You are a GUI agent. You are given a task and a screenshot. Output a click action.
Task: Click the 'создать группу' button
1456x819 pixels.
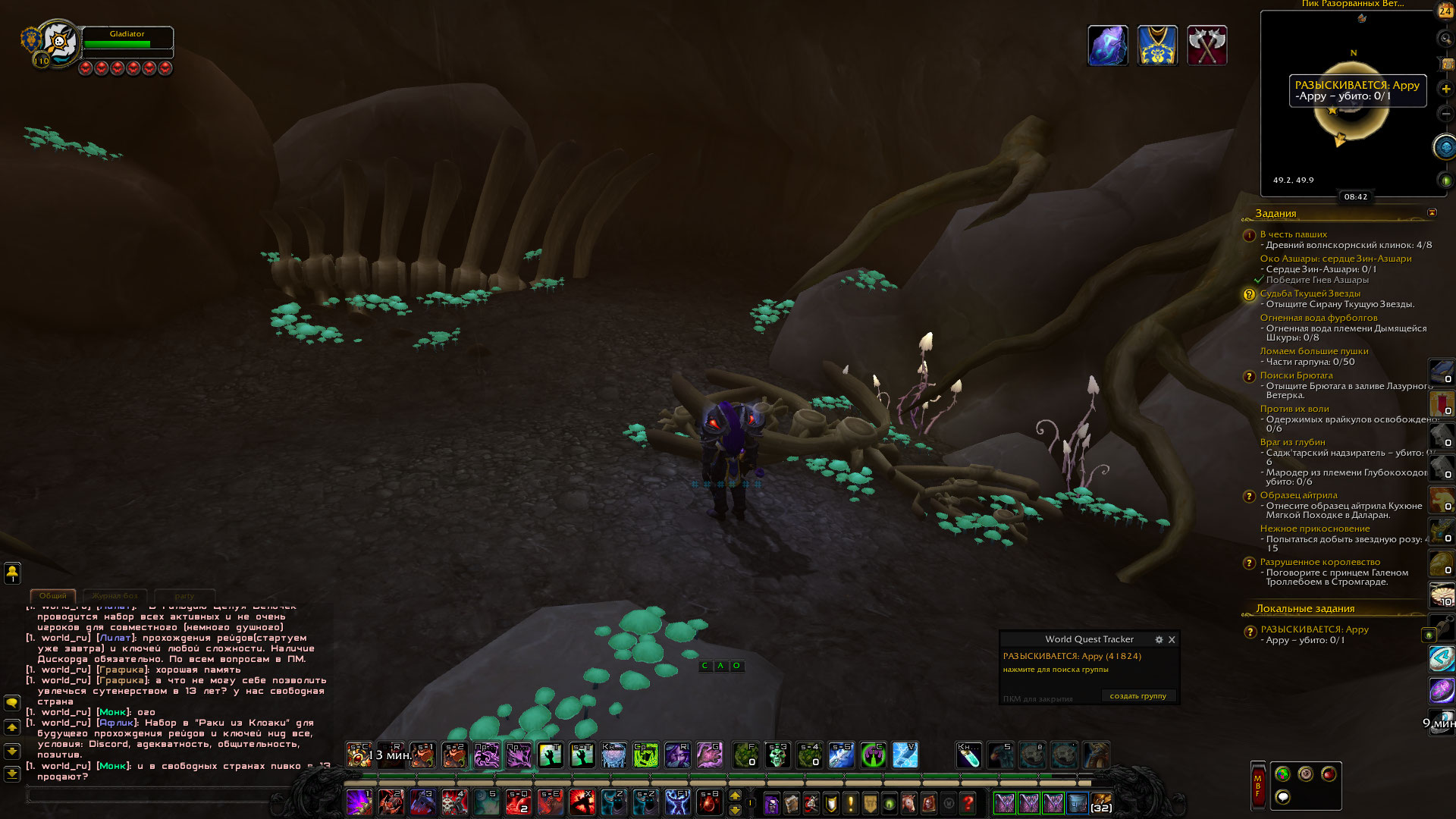(x=1137, y=696)
